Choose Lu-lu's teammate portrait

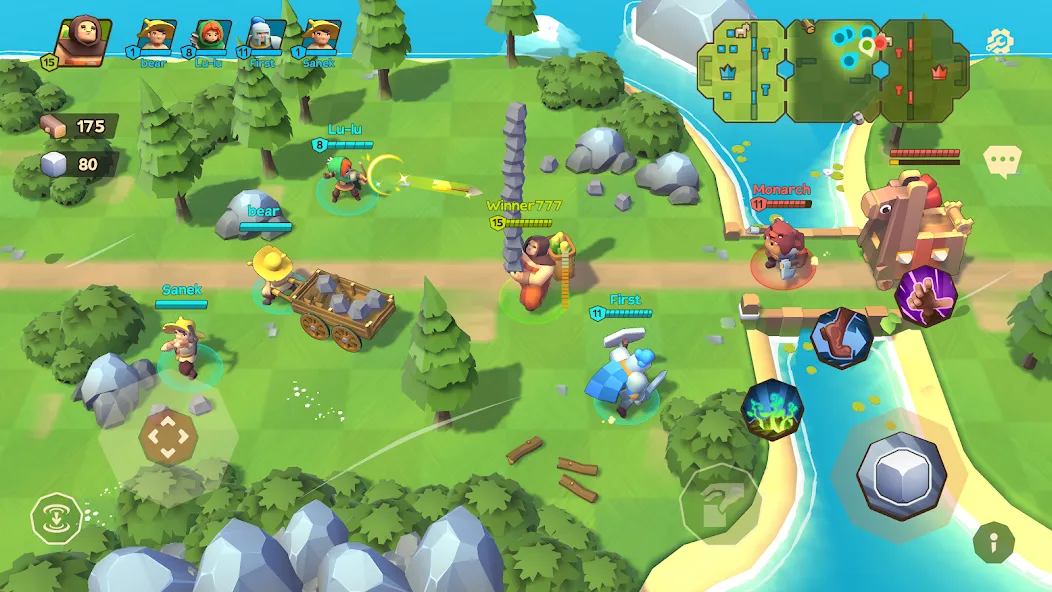pos(210,38)
